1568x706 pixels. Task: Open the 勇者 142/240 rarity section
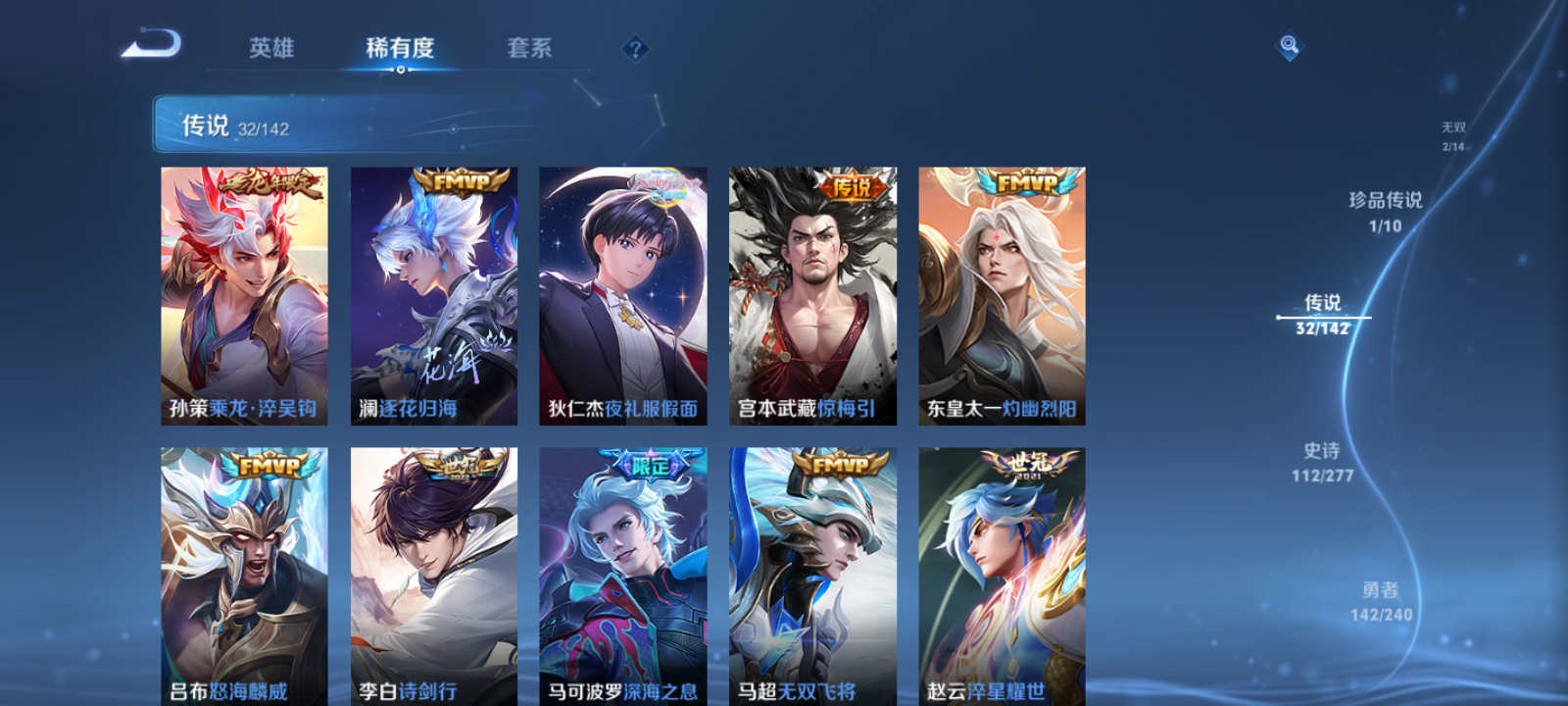[x=1384, y=599]
